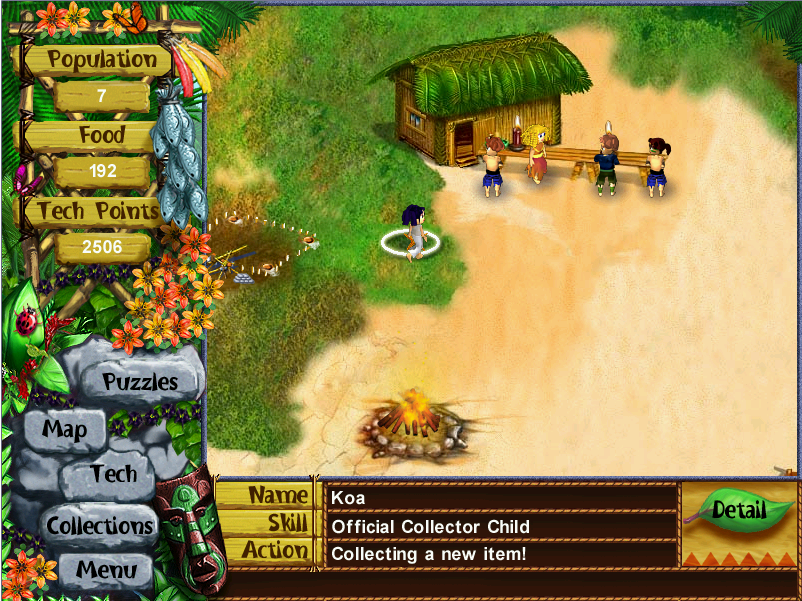Click the Detail leaf button
The image size is (802, 601).
point(738,510)
